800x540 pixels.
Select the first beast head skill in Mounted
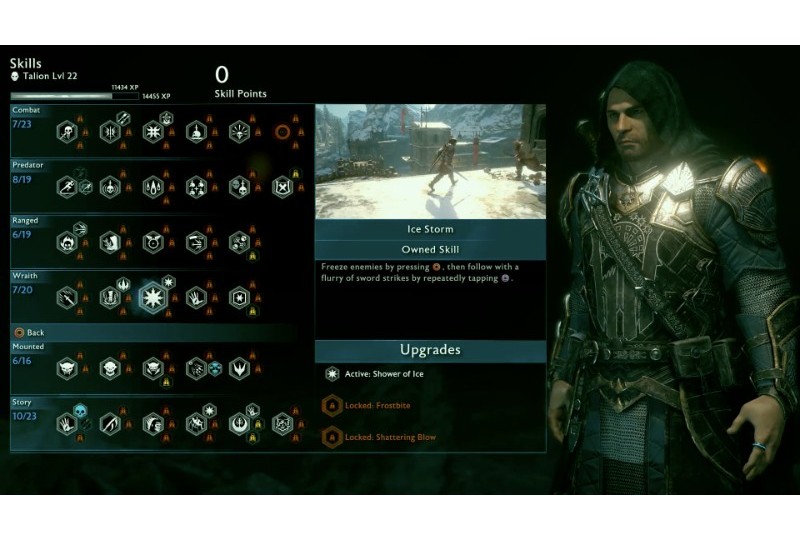[67, 368]
